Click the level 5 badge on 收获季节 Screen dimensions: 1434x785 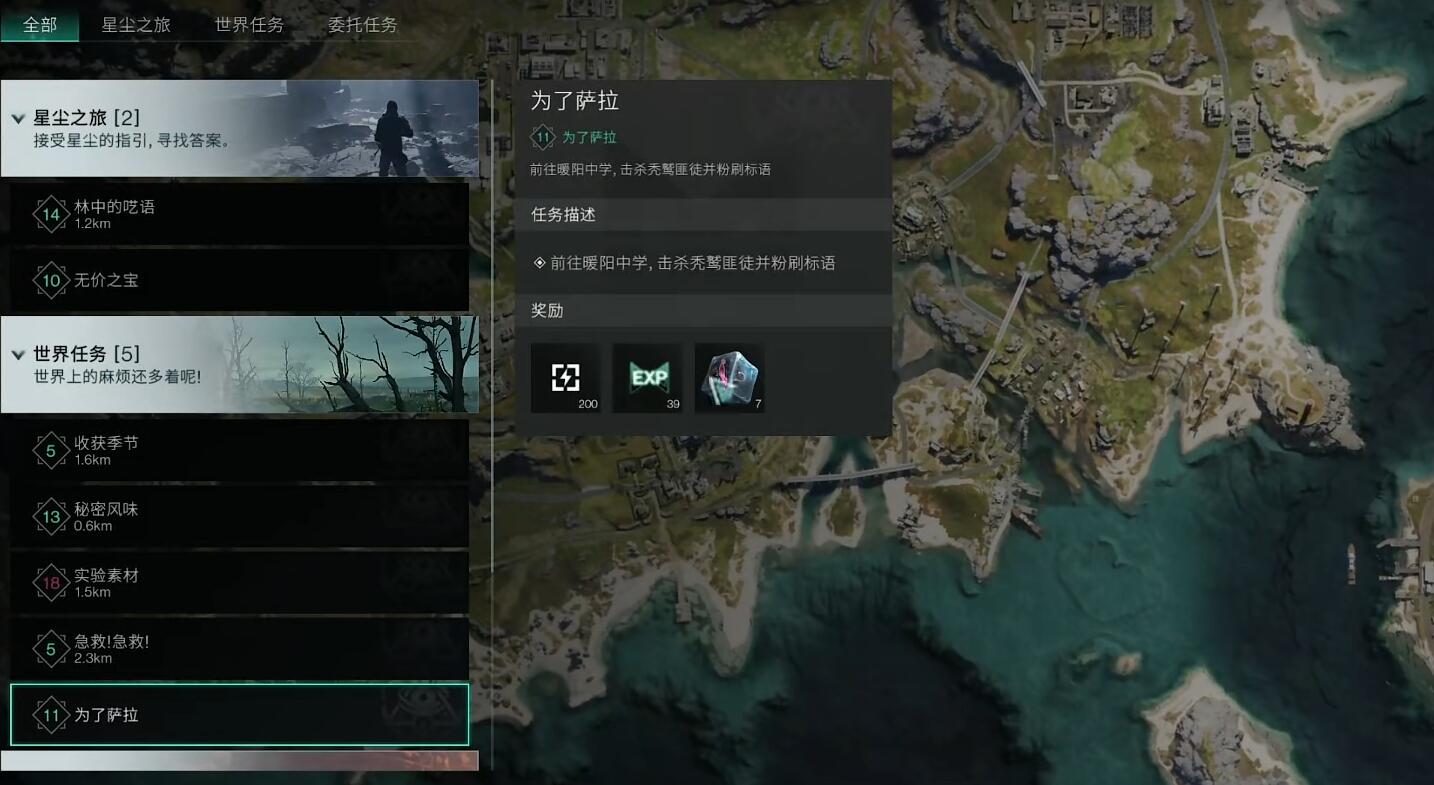pyautogui.click(x=51, y=451)
